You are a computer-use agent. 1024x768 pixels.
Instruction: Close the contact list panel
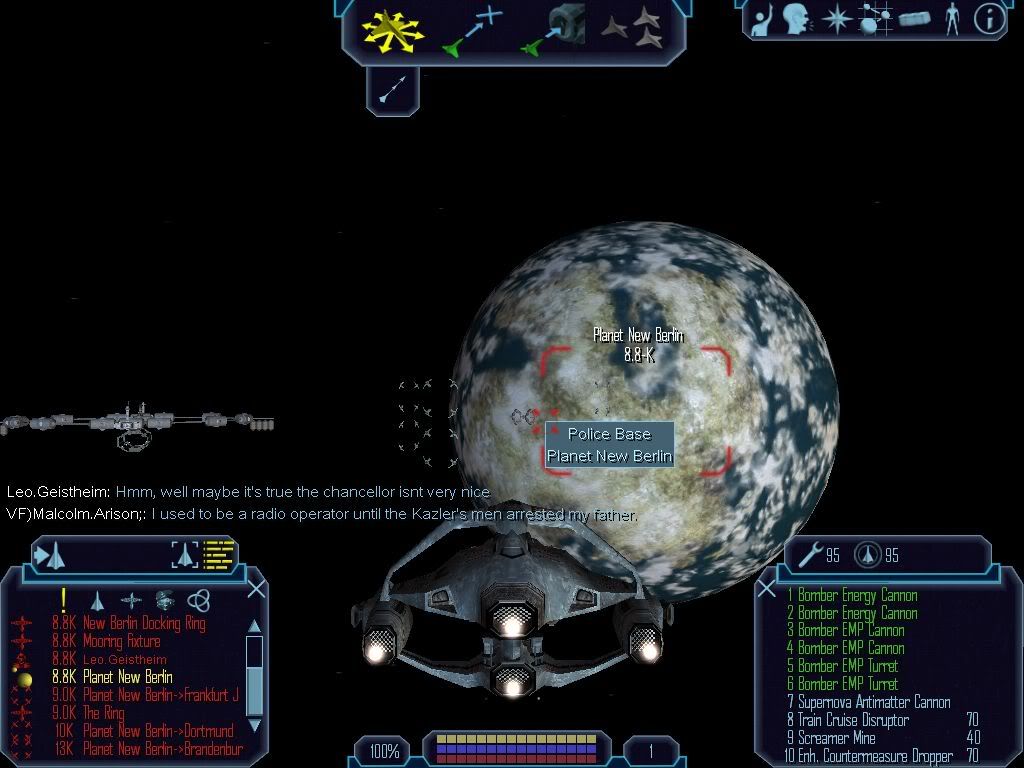click(256, 588)
